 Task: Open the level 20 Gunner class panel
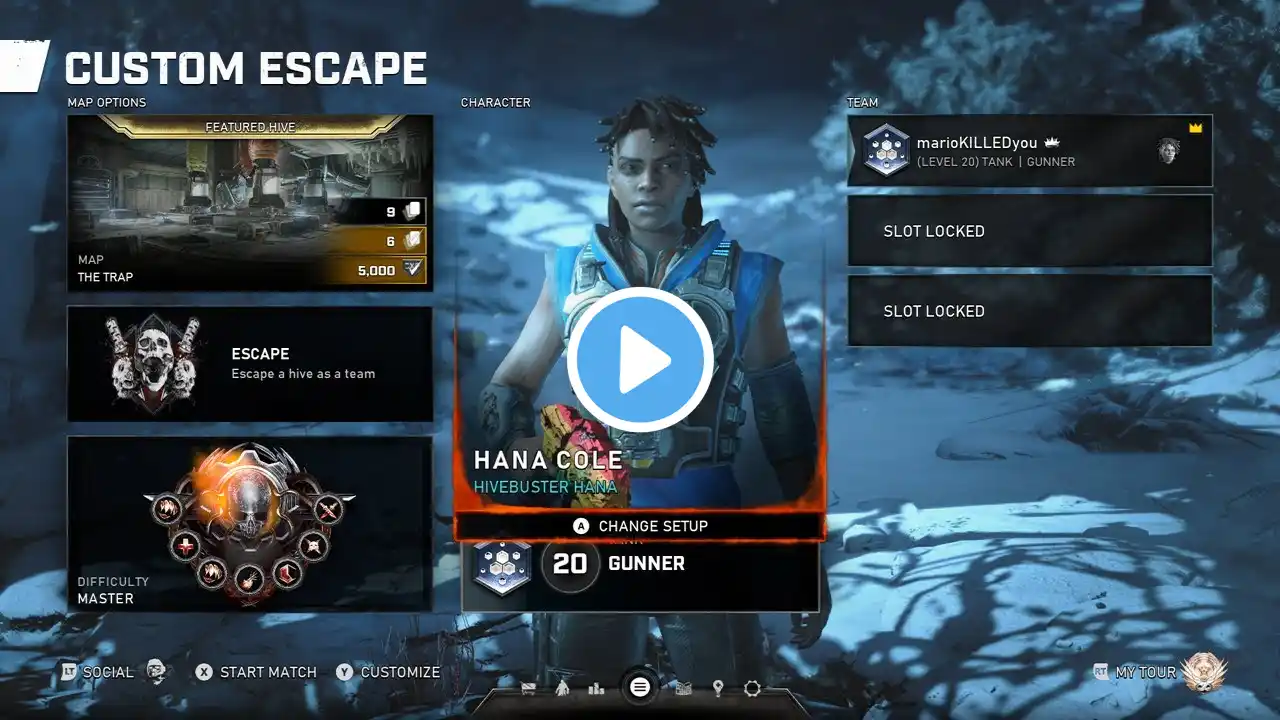[640, 565]
